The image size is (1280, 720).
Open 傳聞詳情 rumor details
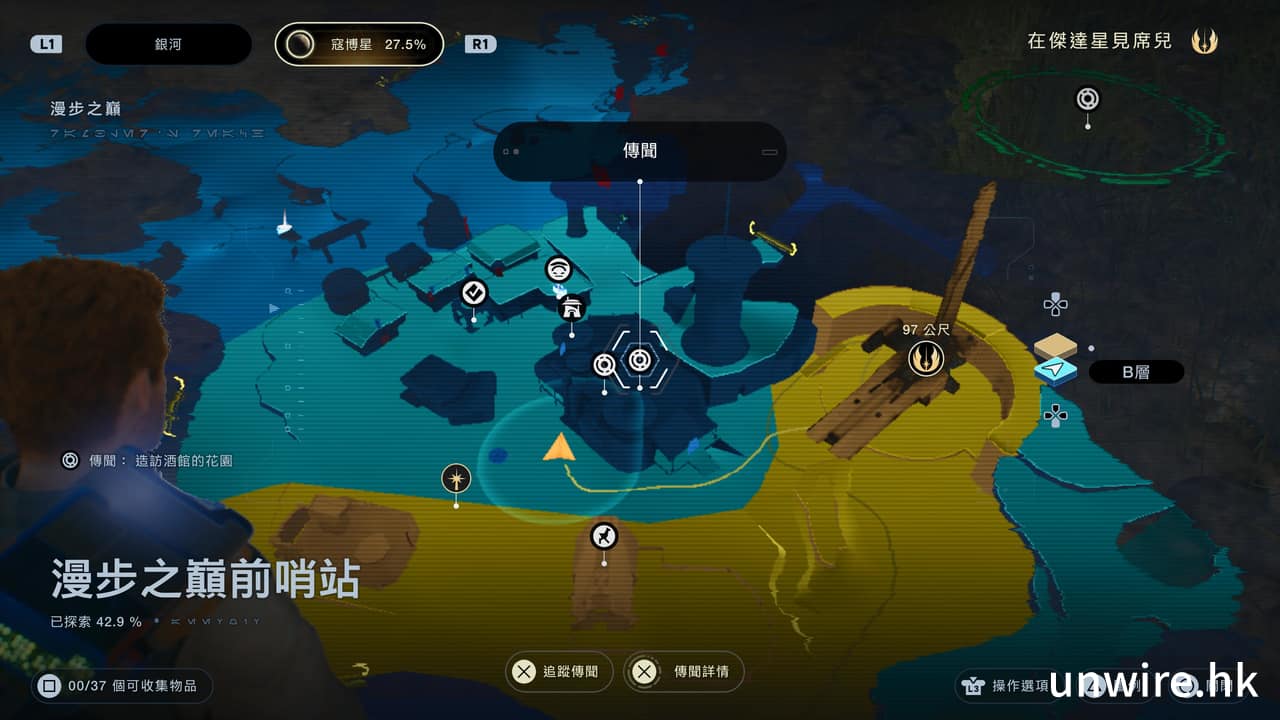click(688, 672)
